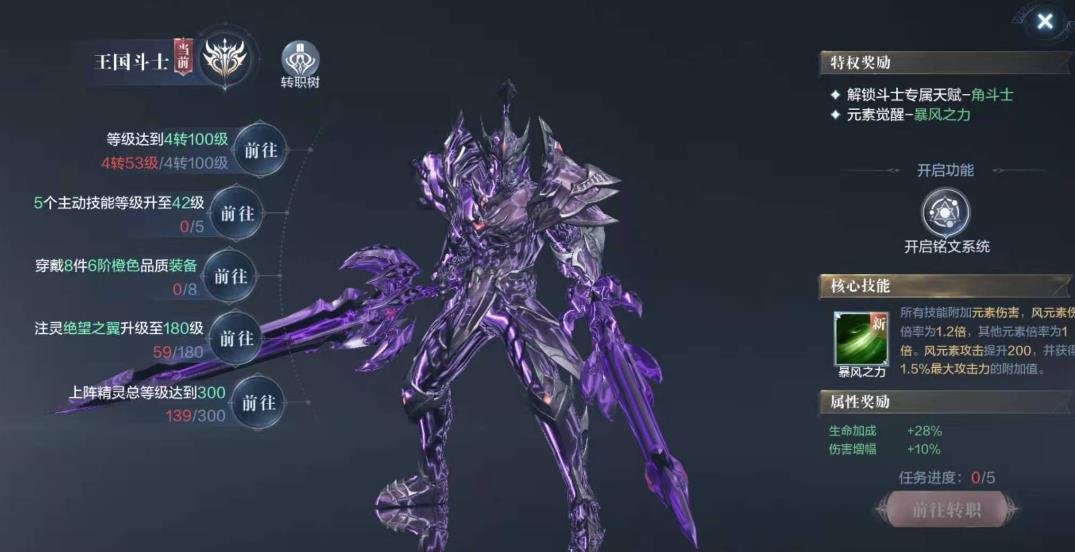Image resolution: width=1075 pixels, height=552 pixels.
Task: Click the 前往转职 button
Action: (x=945, y=510)
